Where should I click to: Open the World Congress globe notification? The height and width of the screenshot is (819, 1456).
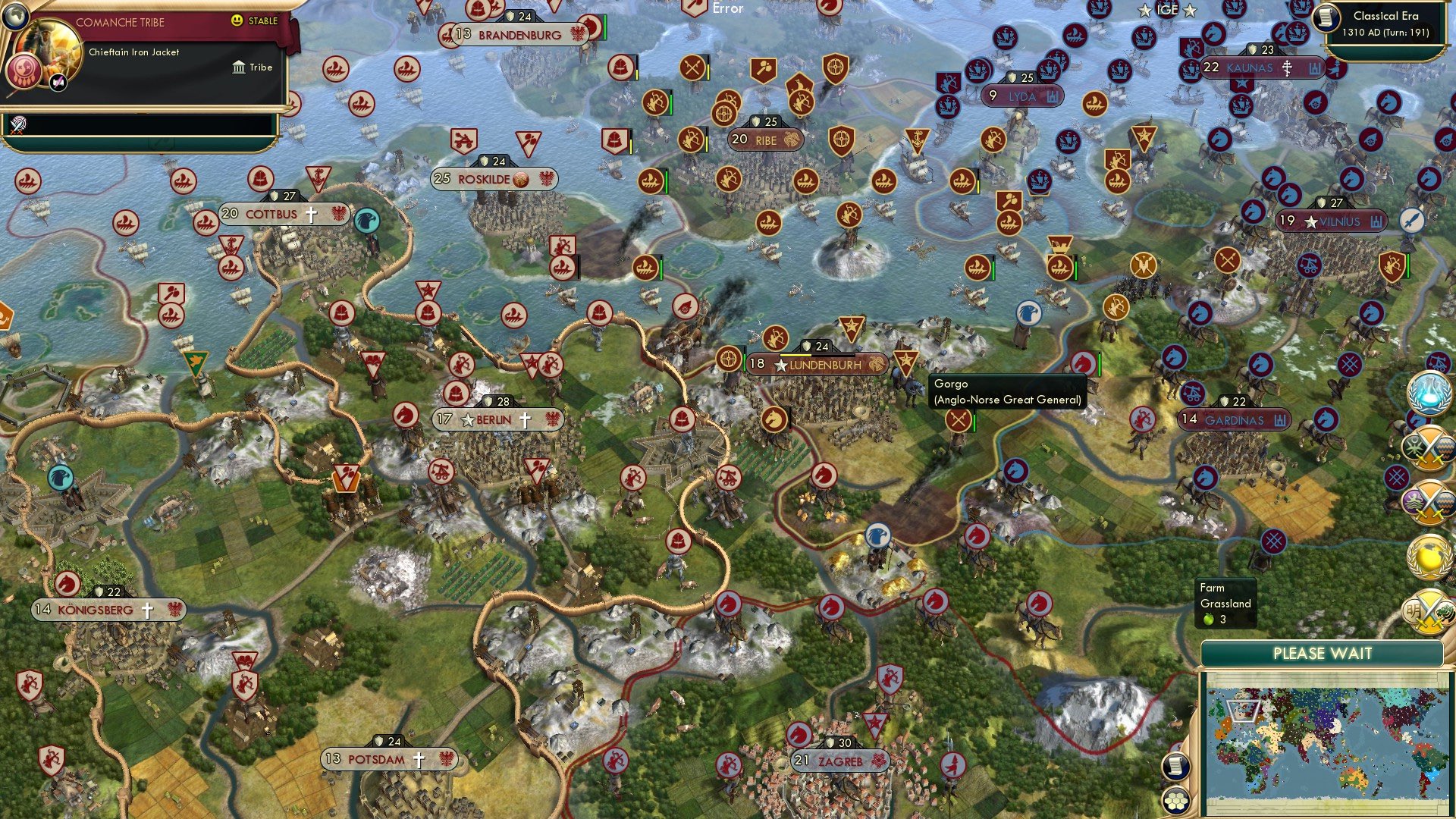1428,559
